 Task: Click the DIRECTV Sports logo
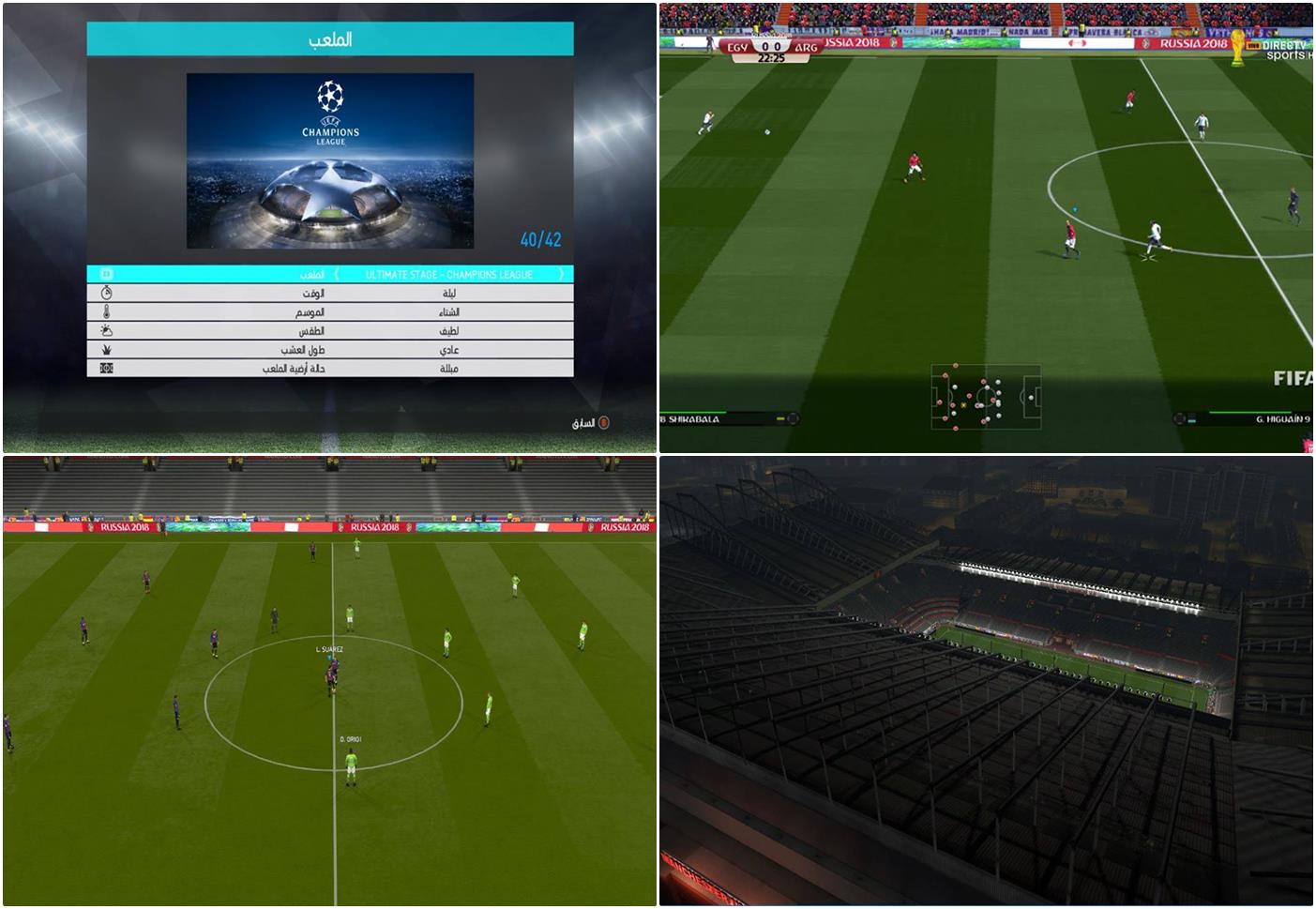coord(1285,49)
